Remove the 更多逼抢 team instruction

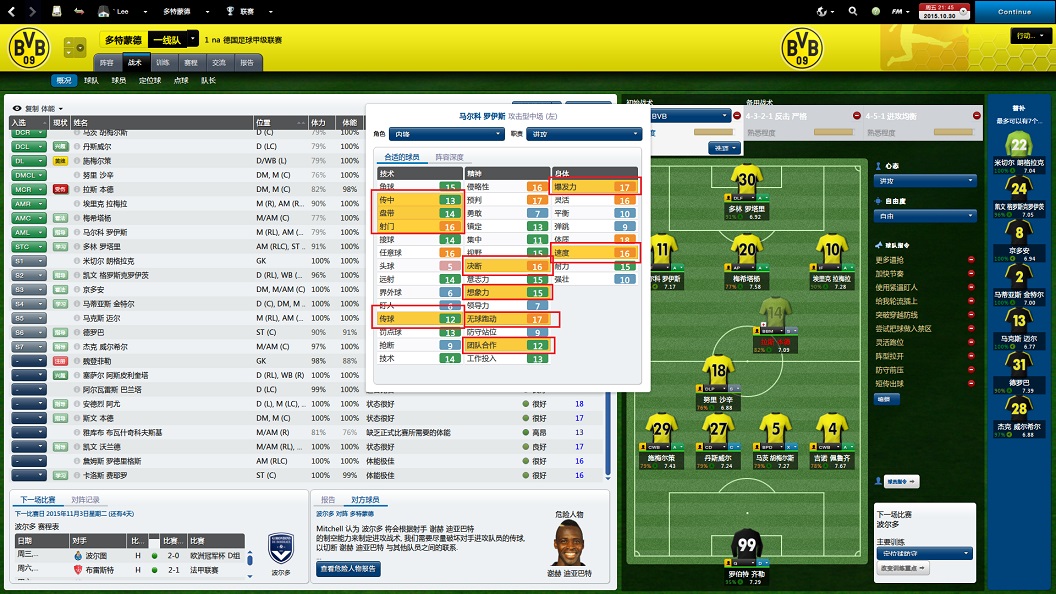click(970, 259)
